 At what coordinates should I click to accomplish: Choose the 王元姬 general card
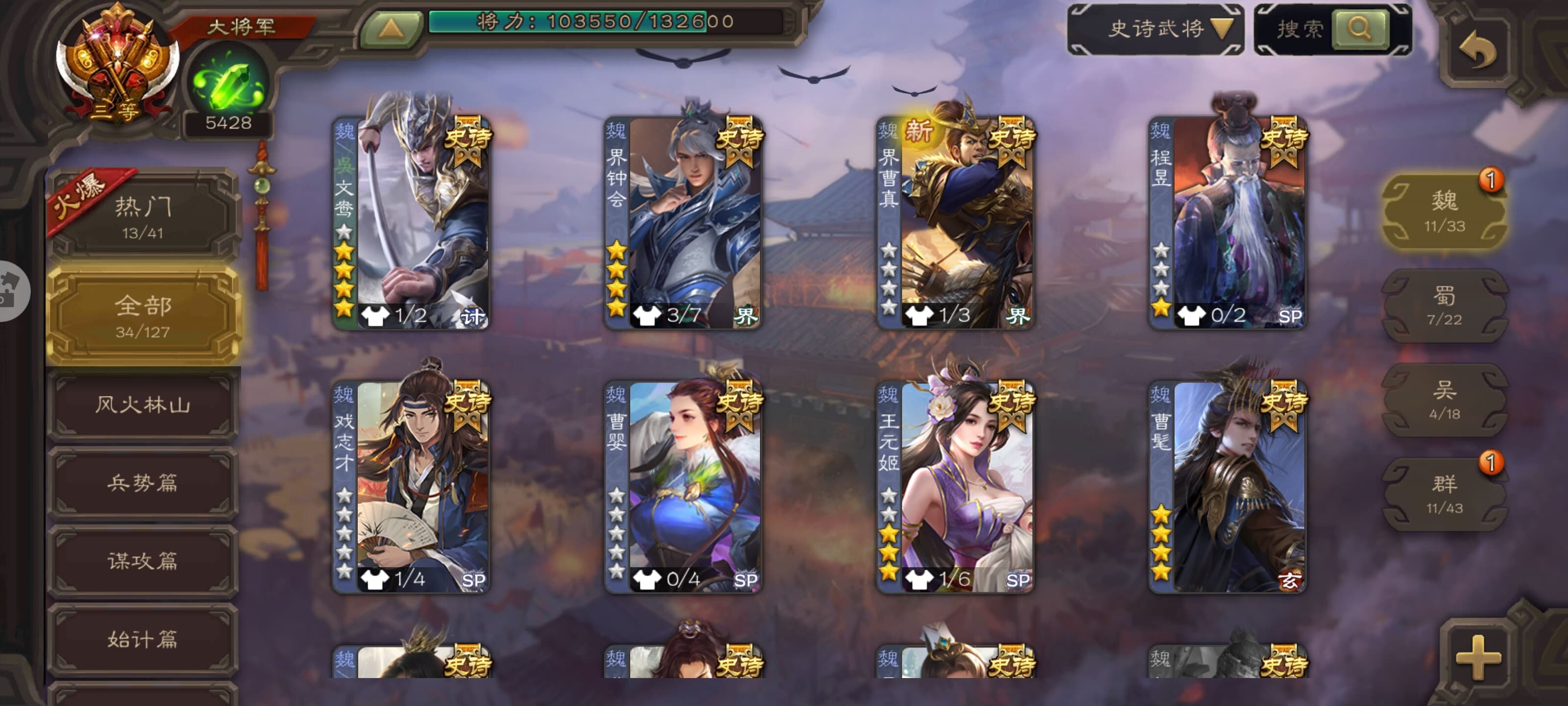pyautogui.click(x=955, y=486)
